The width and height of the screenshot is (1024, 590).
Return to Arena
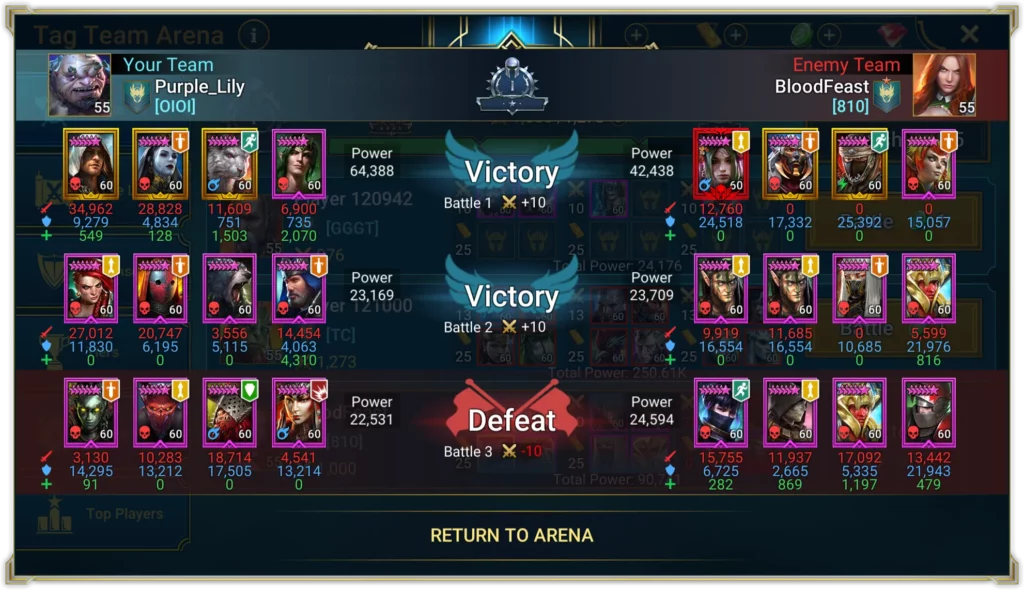[511, 535]
